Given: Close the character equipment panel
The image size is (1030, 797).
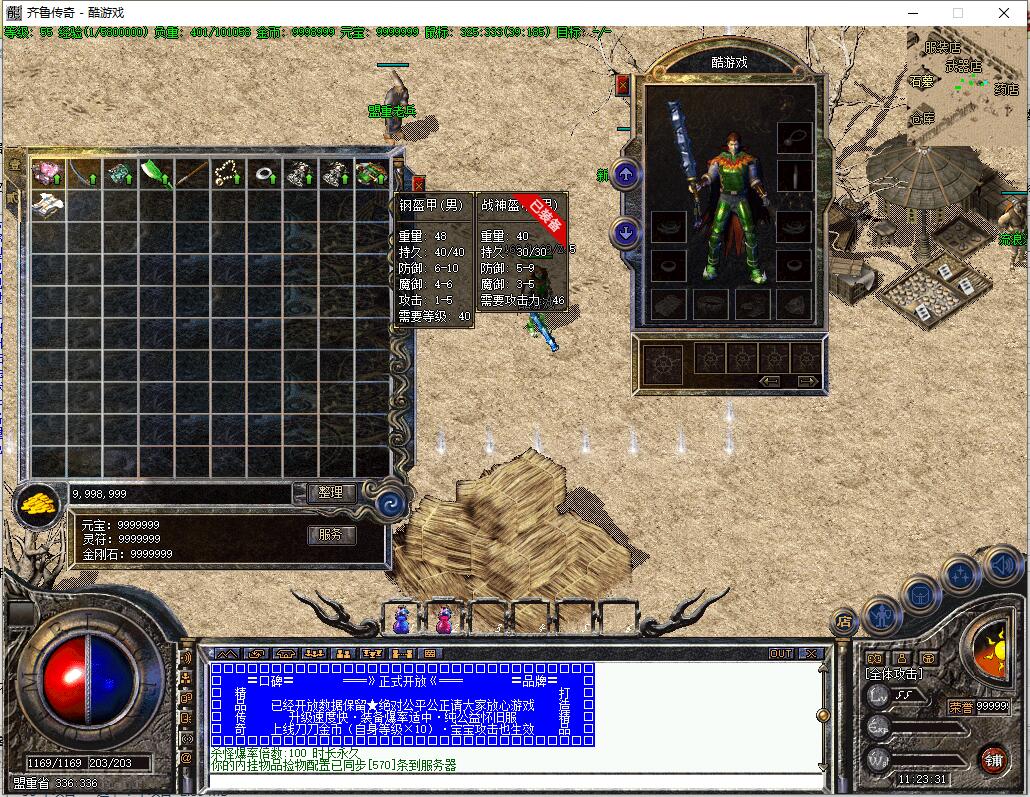Looking at the screenshot, I should [x=623, y=85].
